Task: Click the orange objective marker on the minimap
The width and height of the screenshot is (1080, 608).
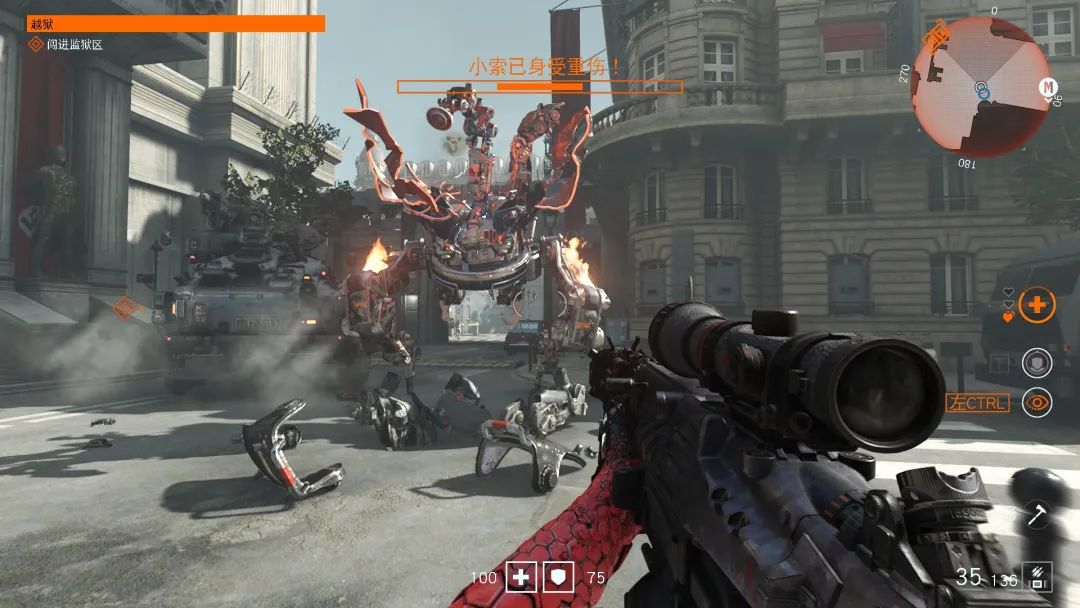Action: pos(938,39)
